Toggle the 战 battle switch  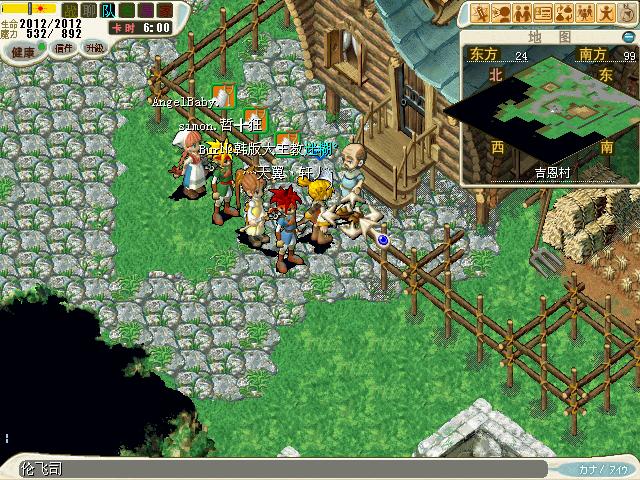69,10
